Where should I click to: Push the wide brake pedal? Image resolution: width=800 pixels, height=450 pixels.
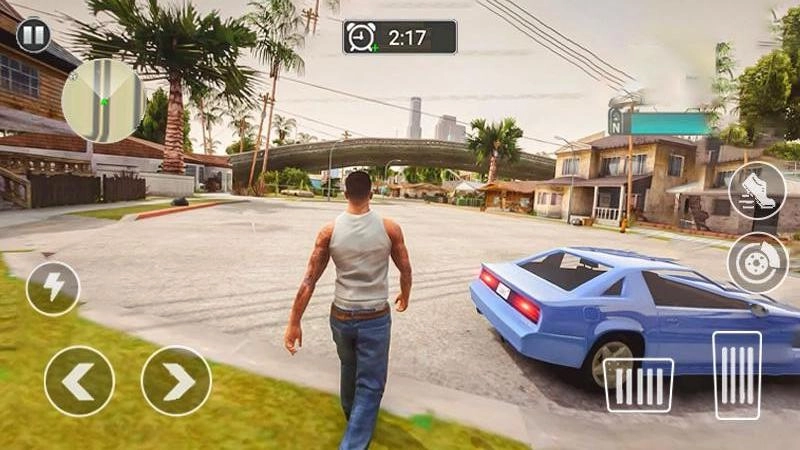[639, 385]
